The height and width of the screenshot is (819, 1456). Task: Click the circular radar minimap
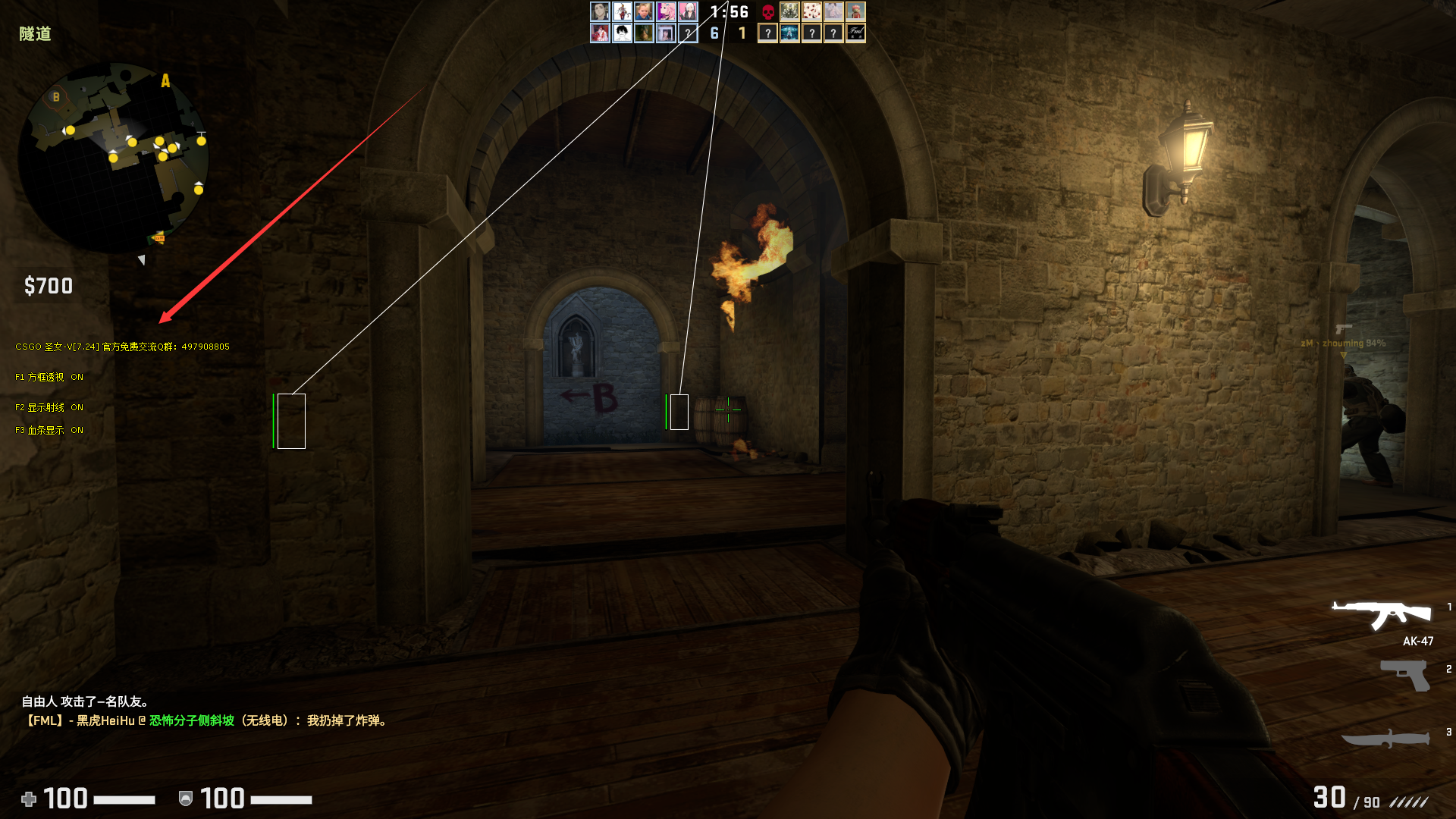click(114, 158)
